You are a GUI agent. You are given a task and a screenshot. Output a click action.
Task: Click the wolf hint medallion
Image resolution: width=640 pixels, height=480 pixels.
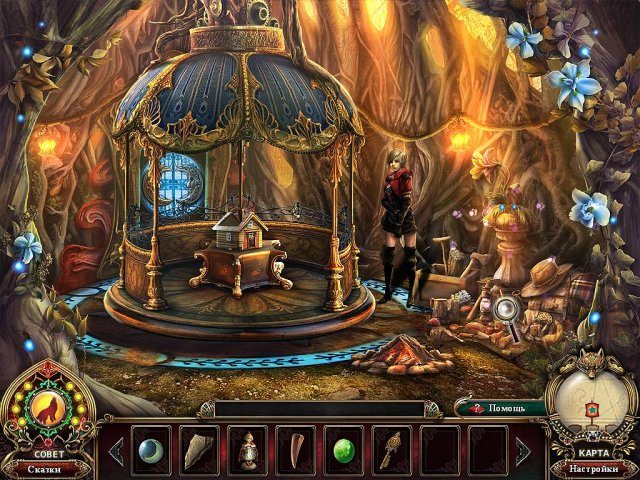pyautogui.click(x=47, y=408)
